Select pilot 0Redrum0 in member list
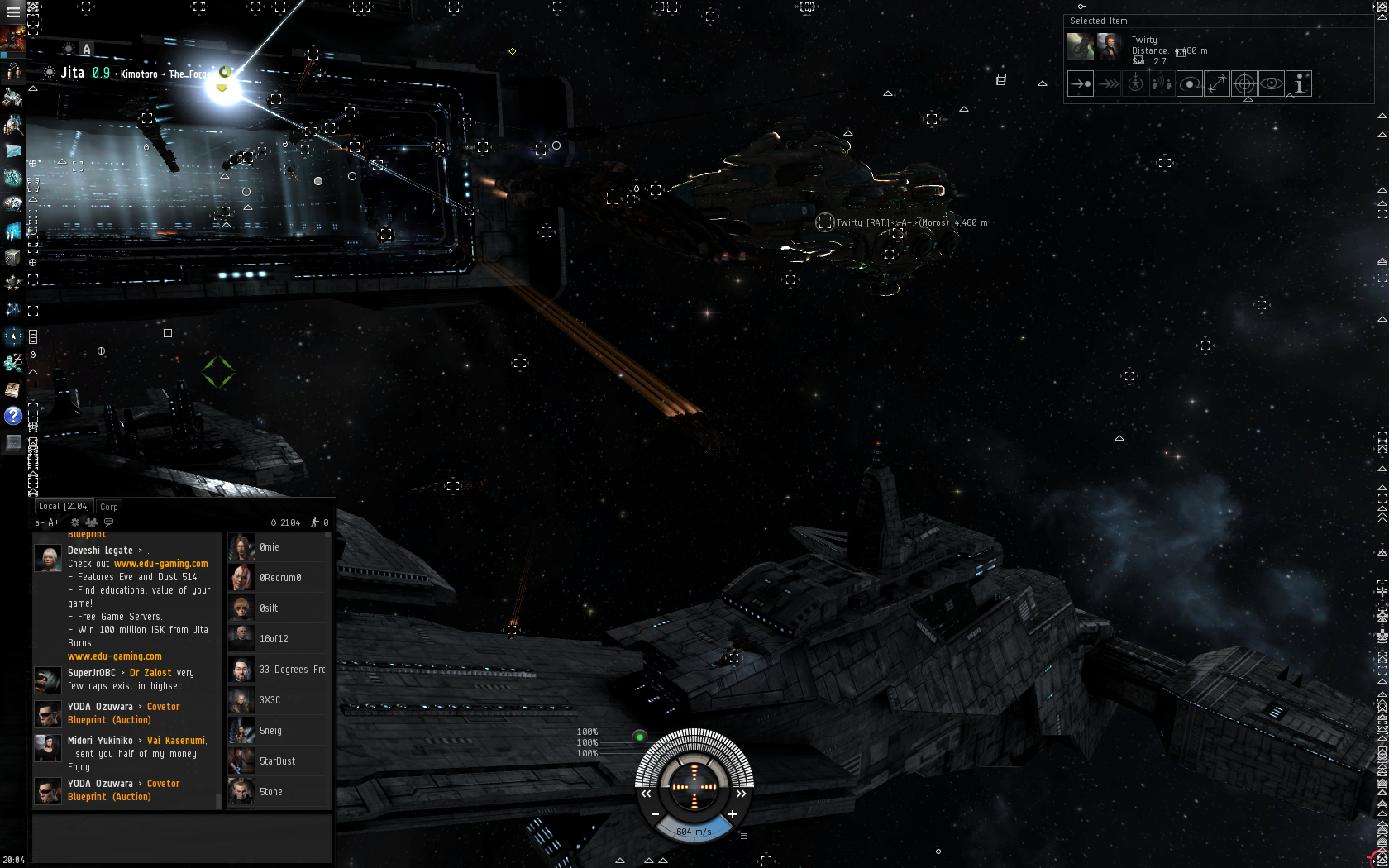This screenshot has height=868, width=1389. (x=279, y=578)
